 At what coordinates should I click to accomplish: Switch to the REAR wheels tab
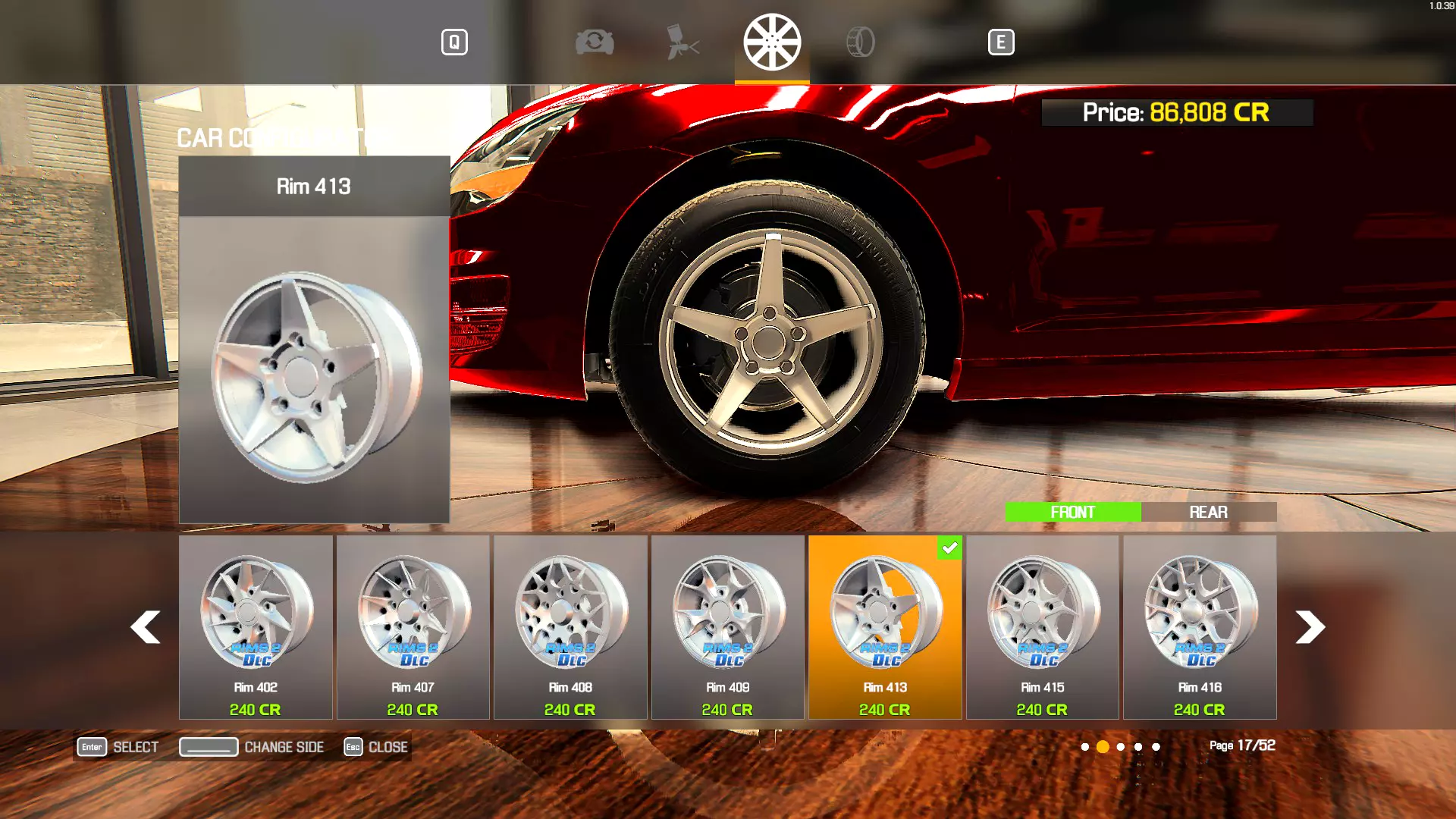pyautogui.click(x=1208, y=512)
